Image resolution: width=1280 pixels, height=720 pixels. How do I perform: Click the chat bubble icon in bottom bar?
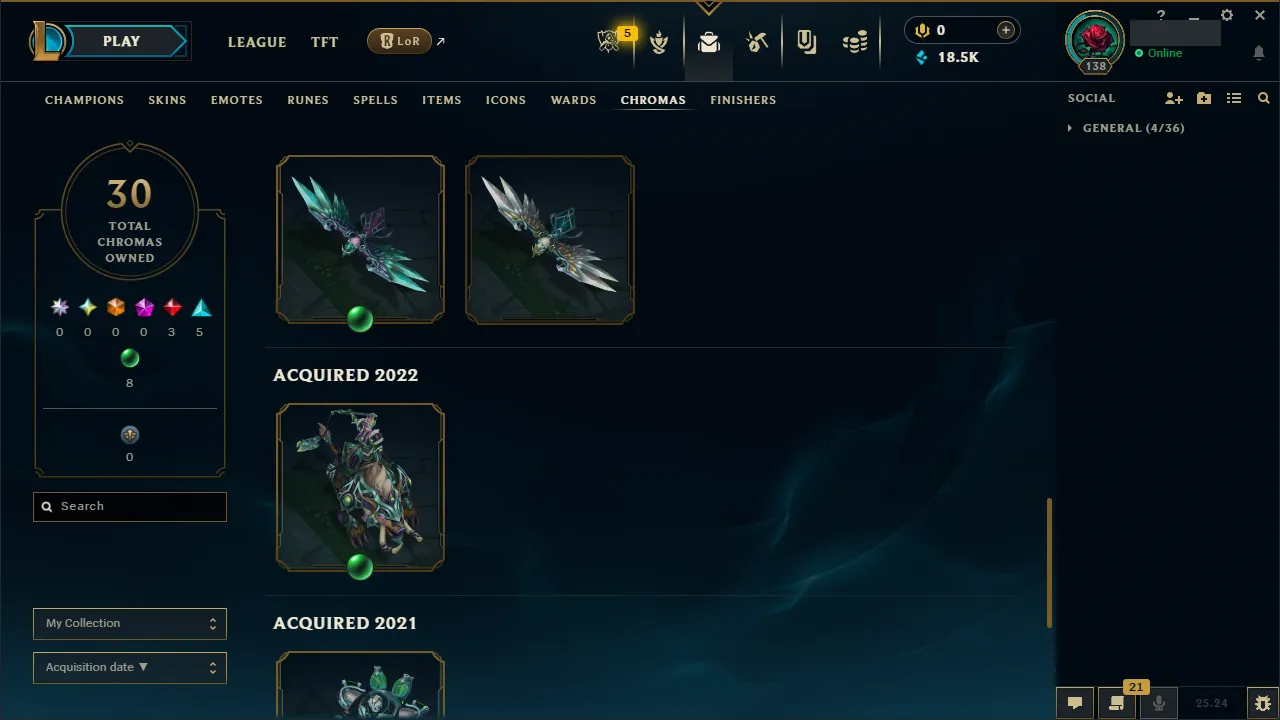click(1075, 703)
